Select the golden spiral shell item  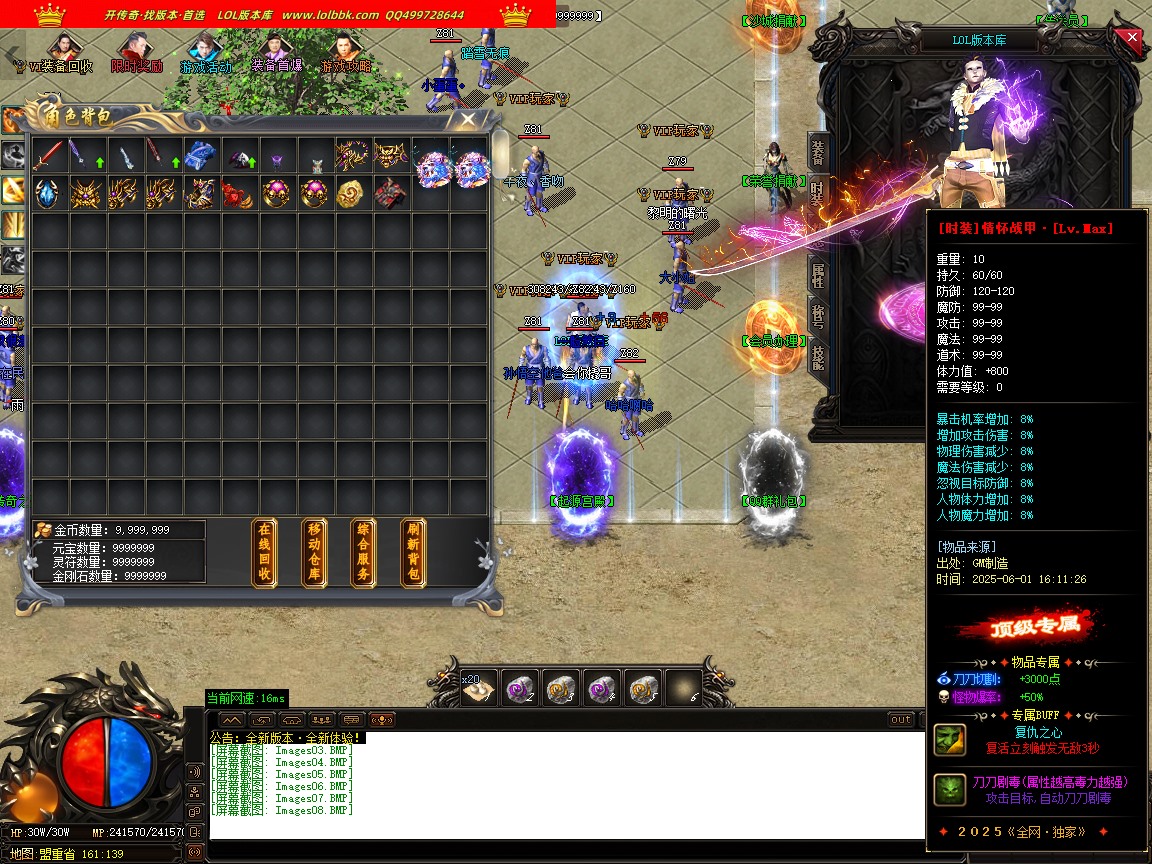click(x=352, y=193)
